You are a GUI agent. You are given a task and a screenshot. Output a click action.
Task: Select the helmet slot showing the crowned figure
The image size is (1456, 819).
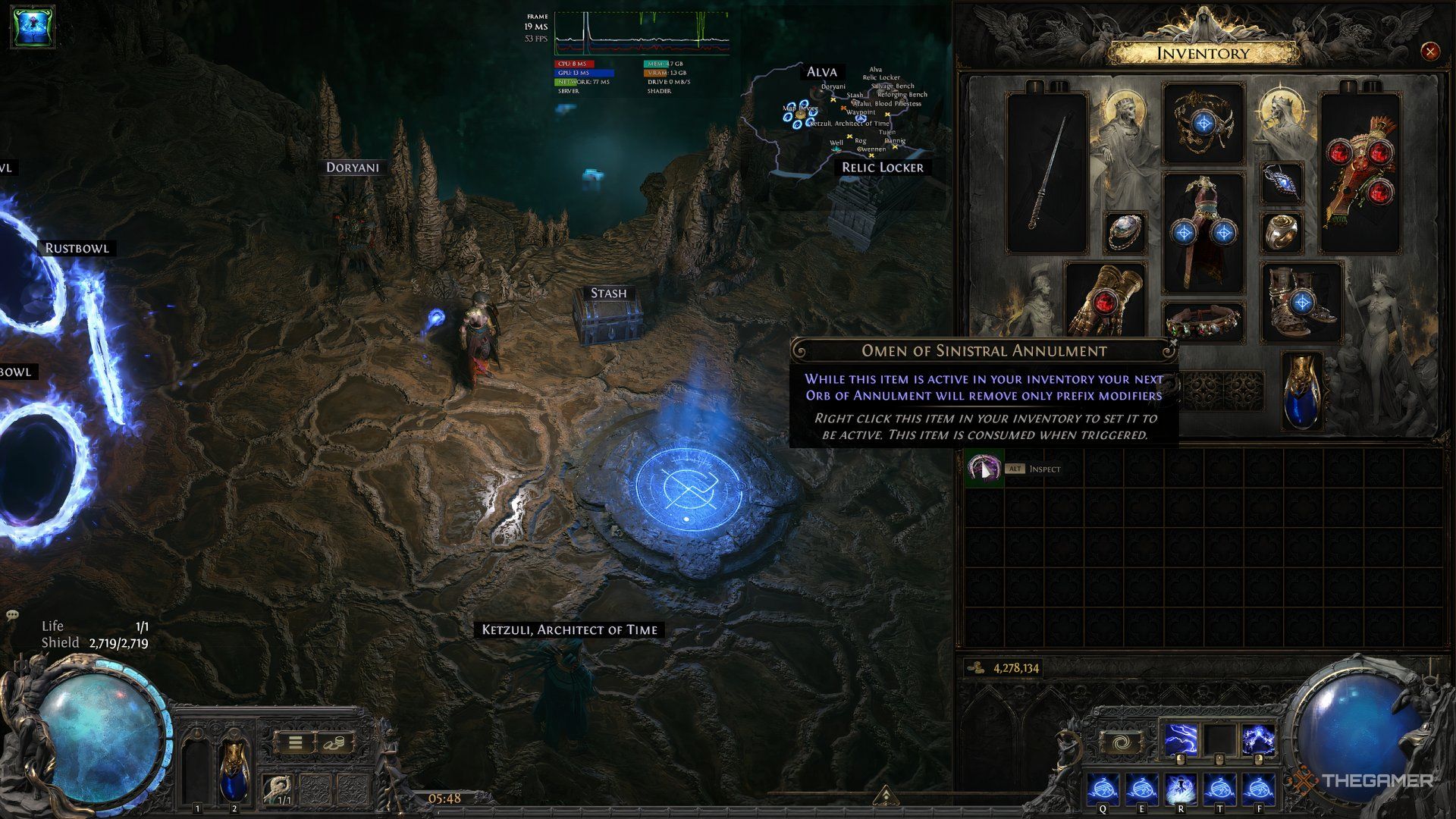1205,121
